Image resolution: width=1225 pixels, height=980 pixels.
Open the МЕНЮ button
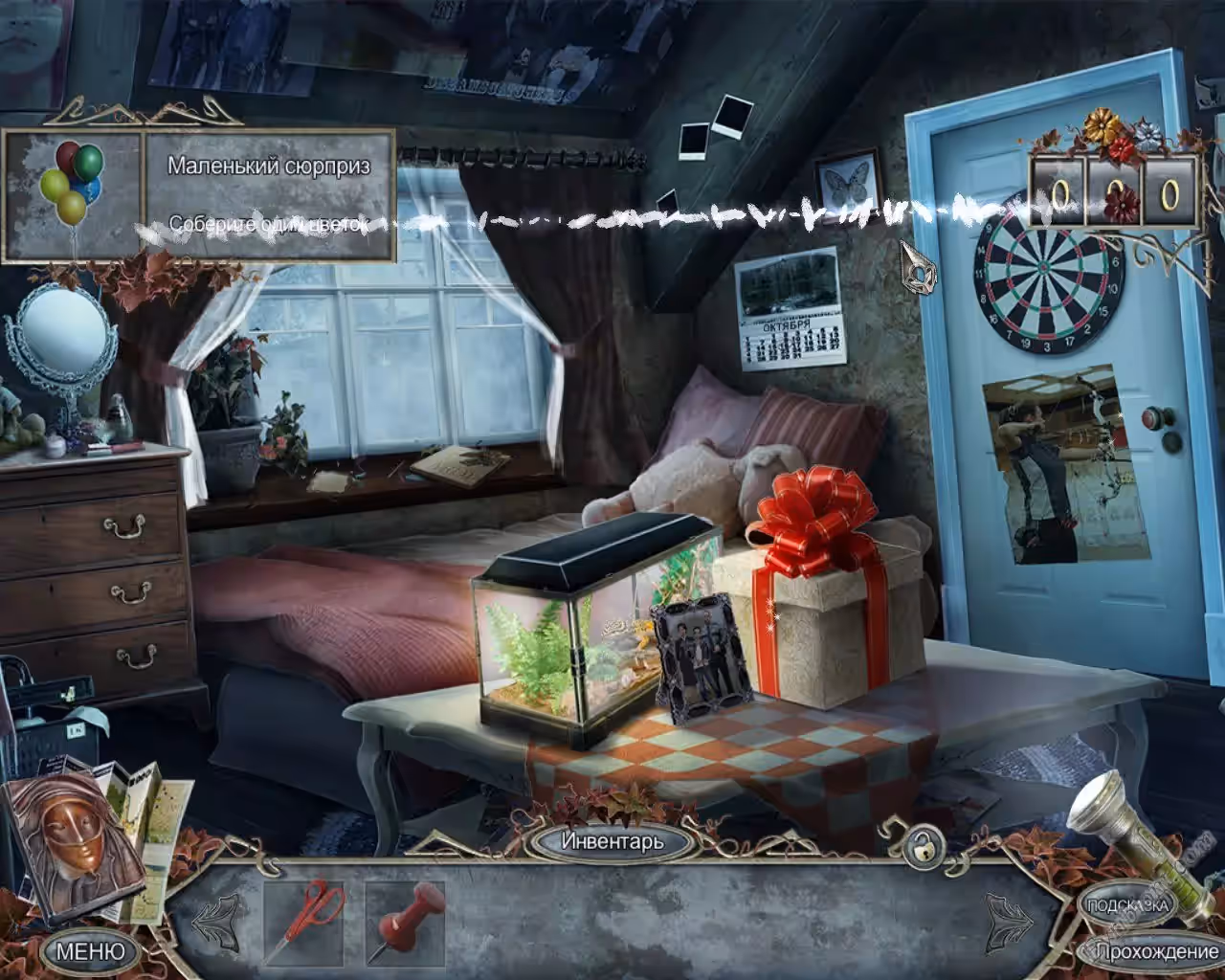pyautogui.click(x=91, y=951)
